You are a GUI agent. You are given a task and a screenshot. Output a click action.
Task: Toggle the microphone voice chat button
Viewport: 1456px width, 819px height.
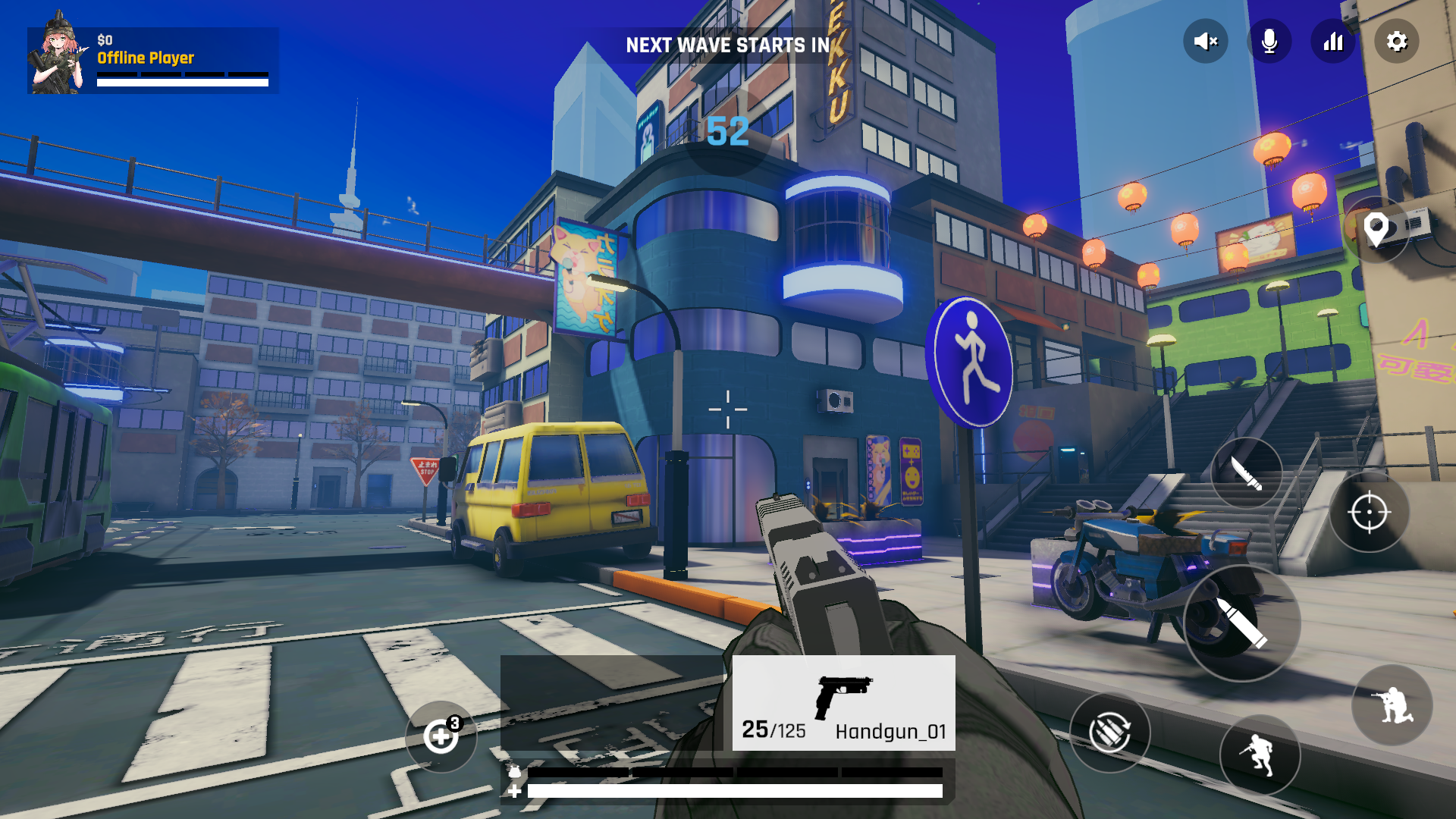(x=1269, y=42)
